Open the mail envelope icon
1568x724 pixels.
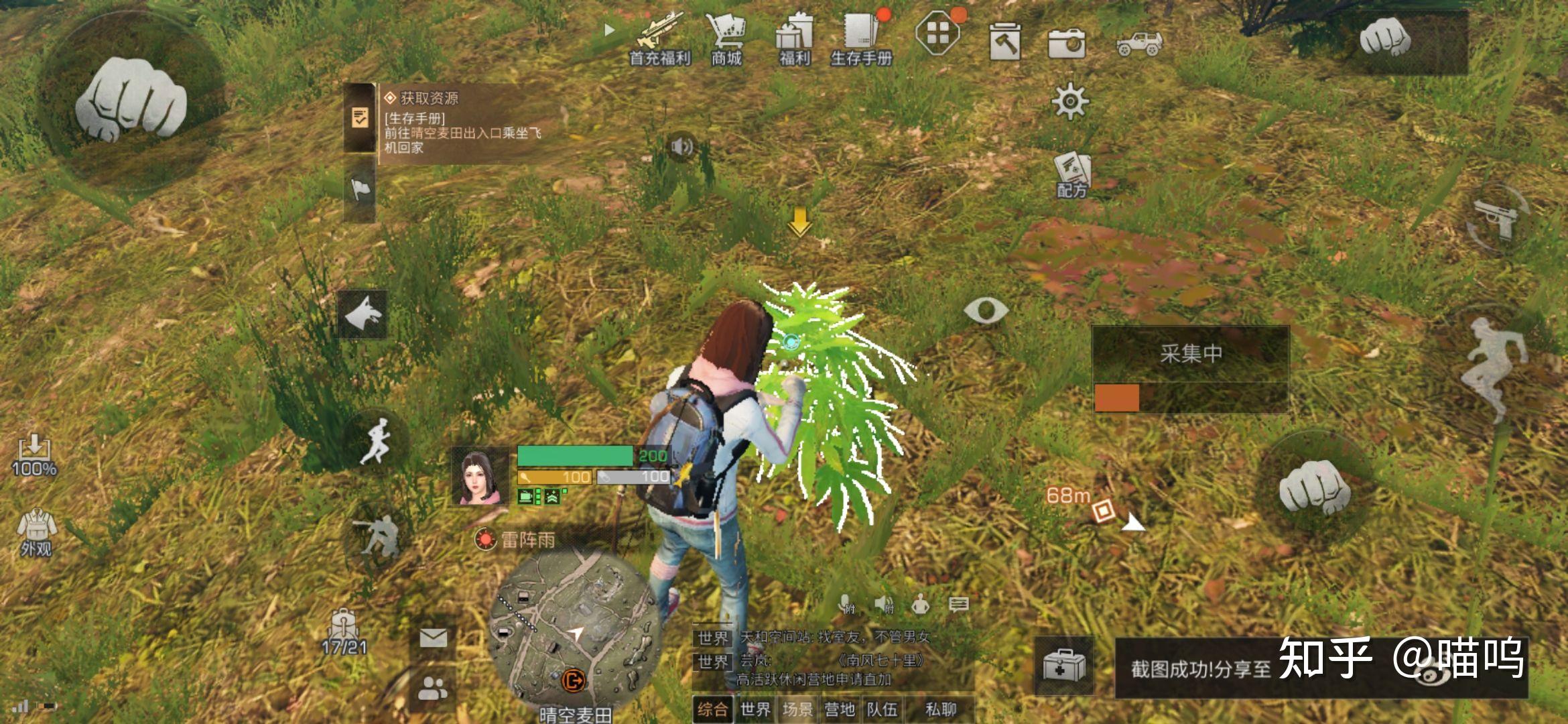[x=434, y=638]
